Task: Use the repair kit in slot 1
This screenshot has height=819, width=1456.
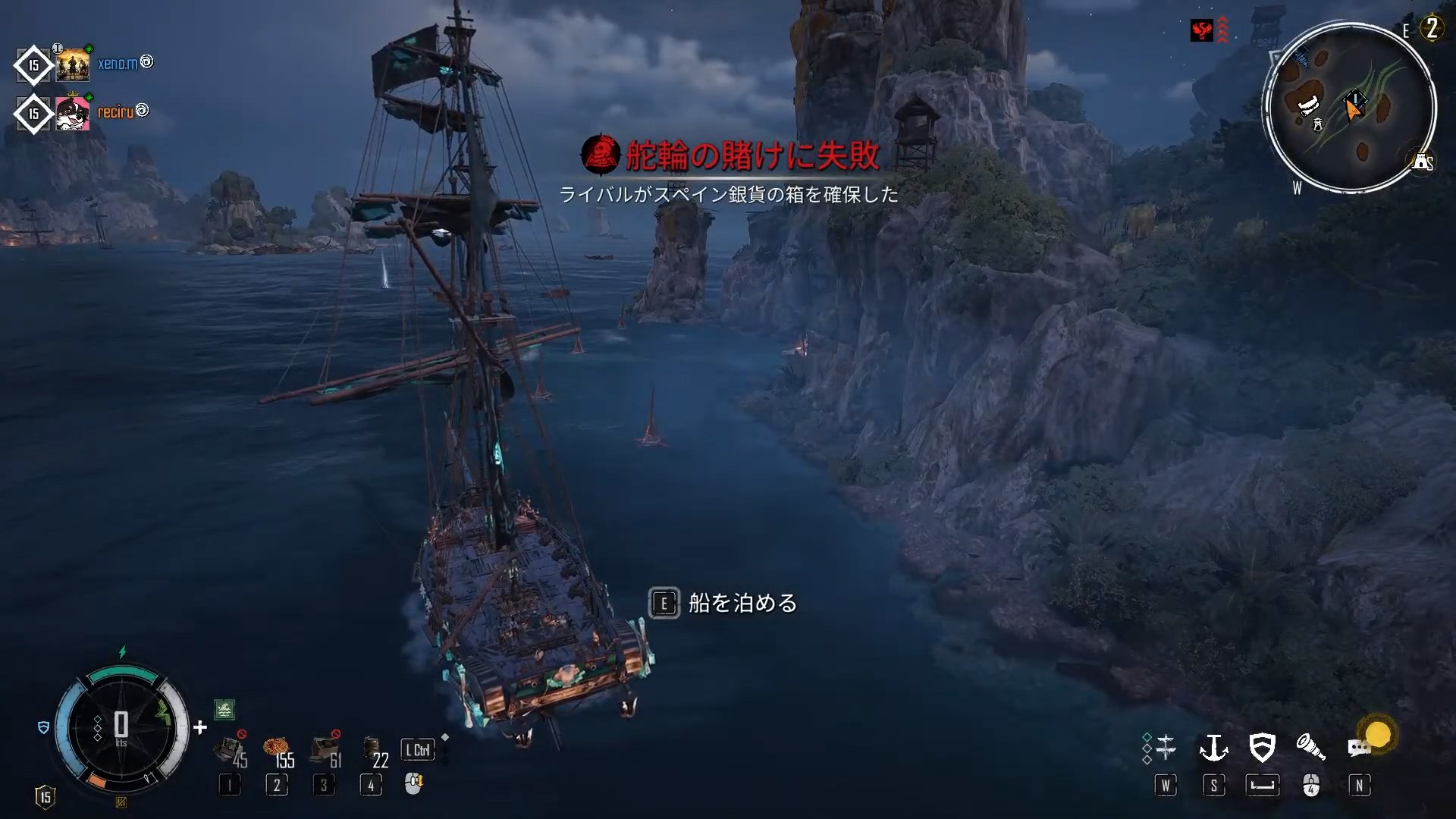Action: [228, 749]
